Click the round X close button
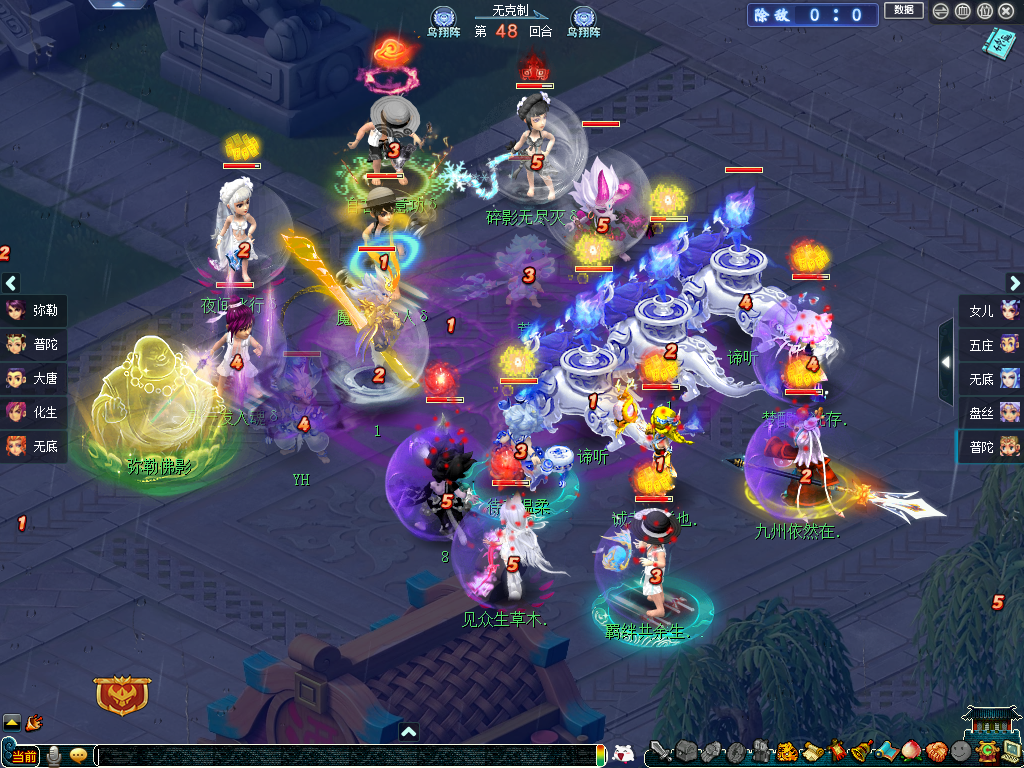The image size is (1024, 768). (1007, 11)
